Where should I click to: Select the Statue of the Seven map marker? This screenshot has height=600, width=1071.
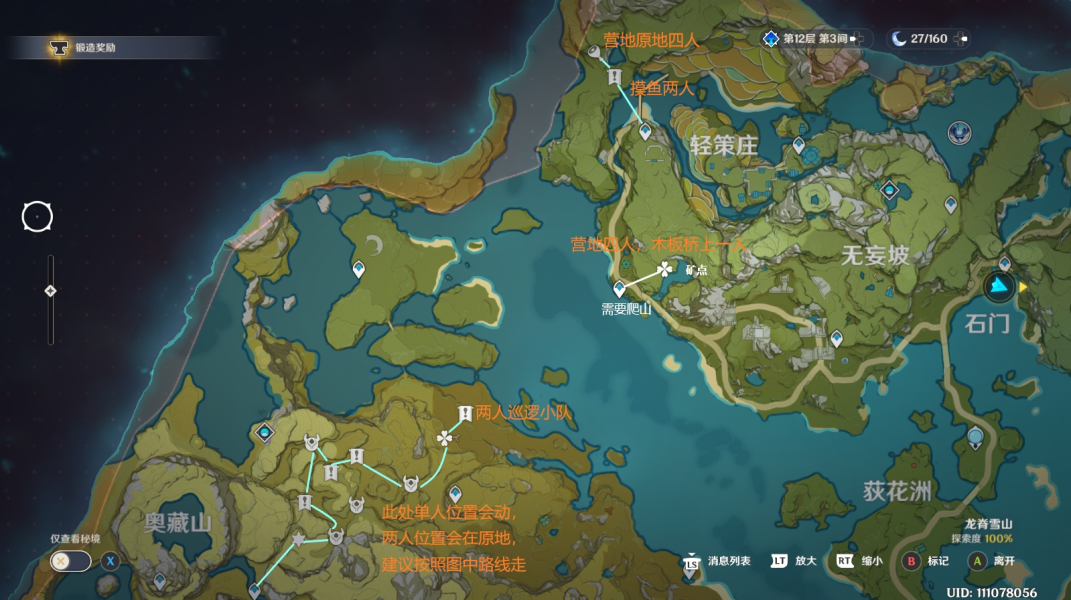[961, 131]
